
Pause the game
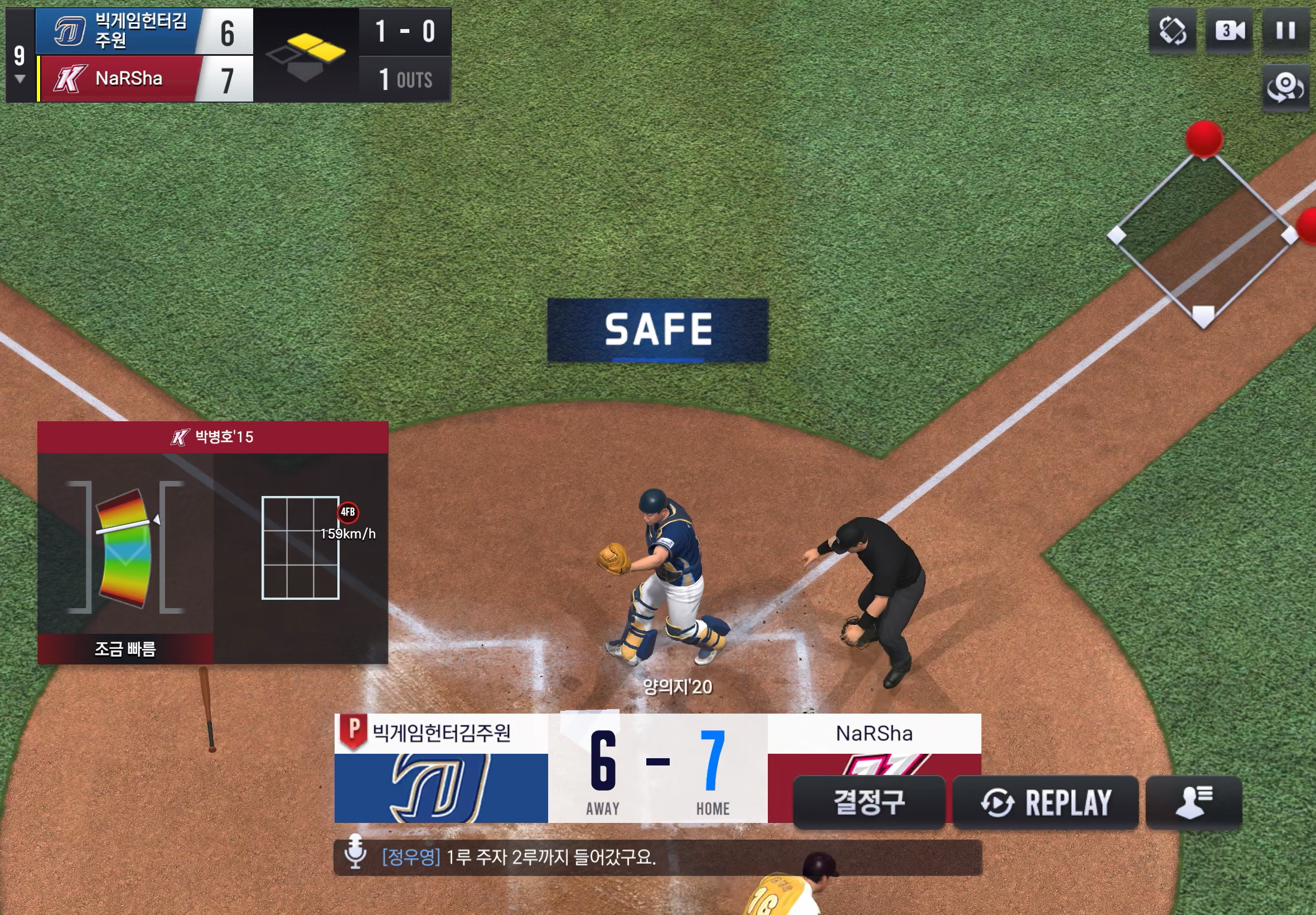click(1285, 30)
